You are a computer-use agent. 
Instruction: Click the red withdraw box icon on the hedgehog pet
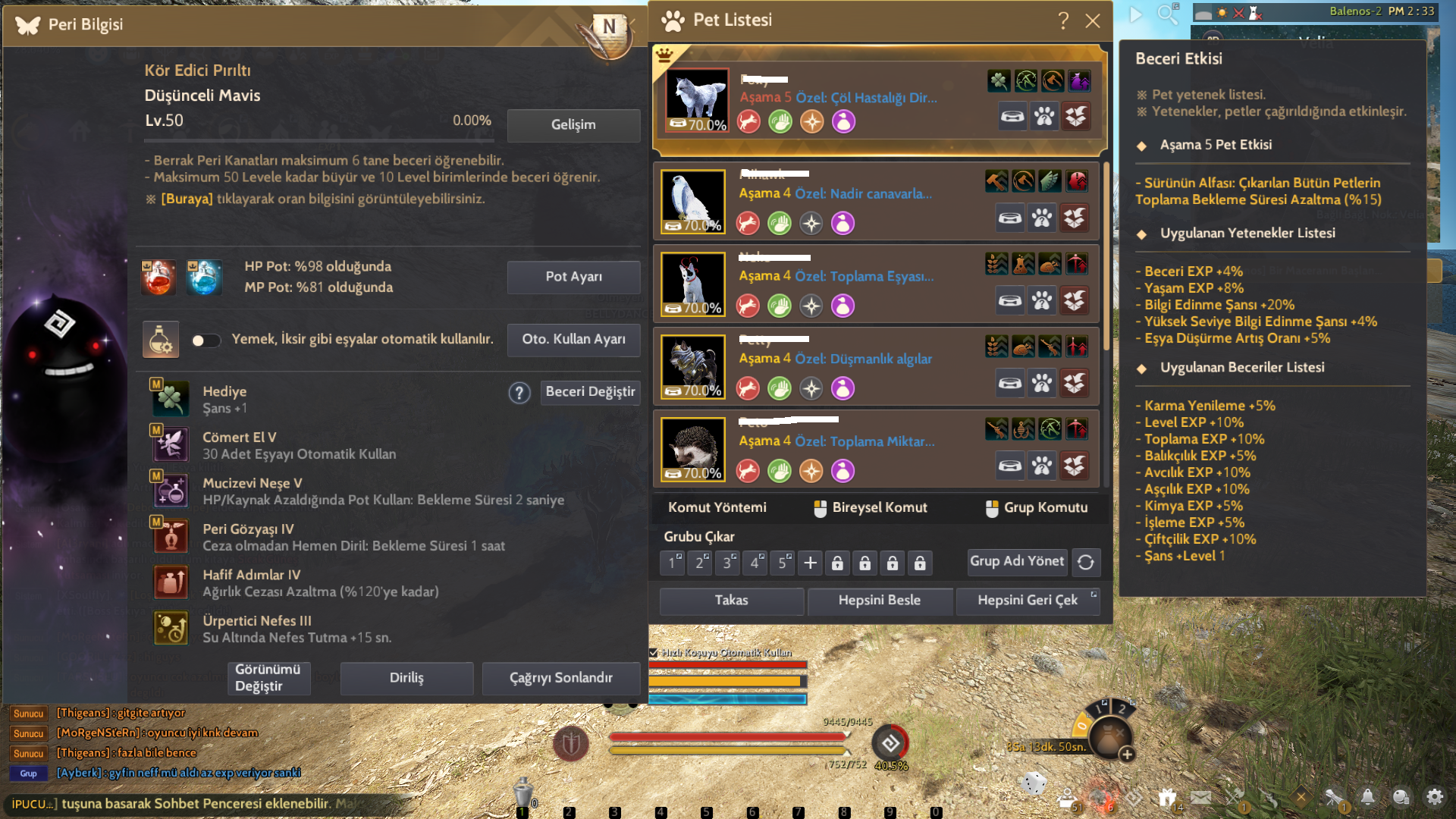(1077, 465)
